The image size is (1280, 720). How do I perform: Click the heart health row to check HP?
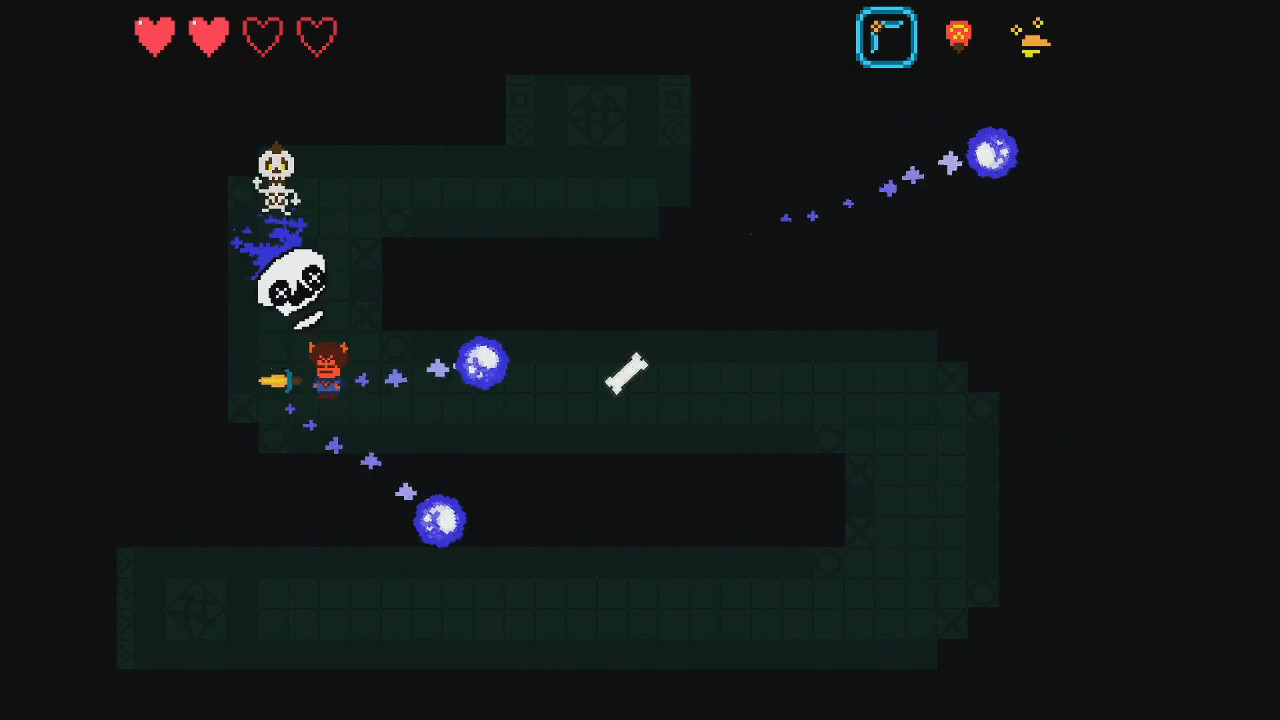point(235,36)
